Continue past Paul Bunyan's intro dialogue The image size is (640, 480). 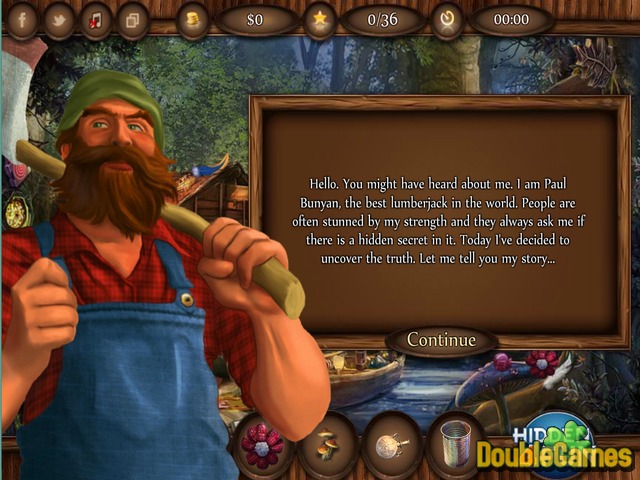441,340
